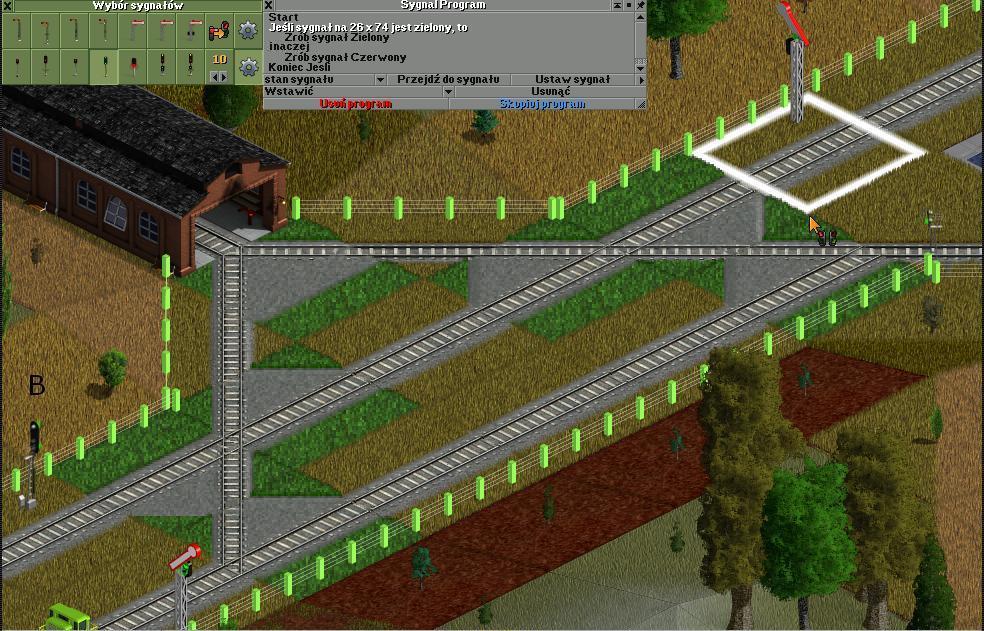Image resolution: width=984 pixels, height=631 pixels.
Task: Delete the program with 'Usuń program'
Action: pyautogui.click(x=355, y=104)
